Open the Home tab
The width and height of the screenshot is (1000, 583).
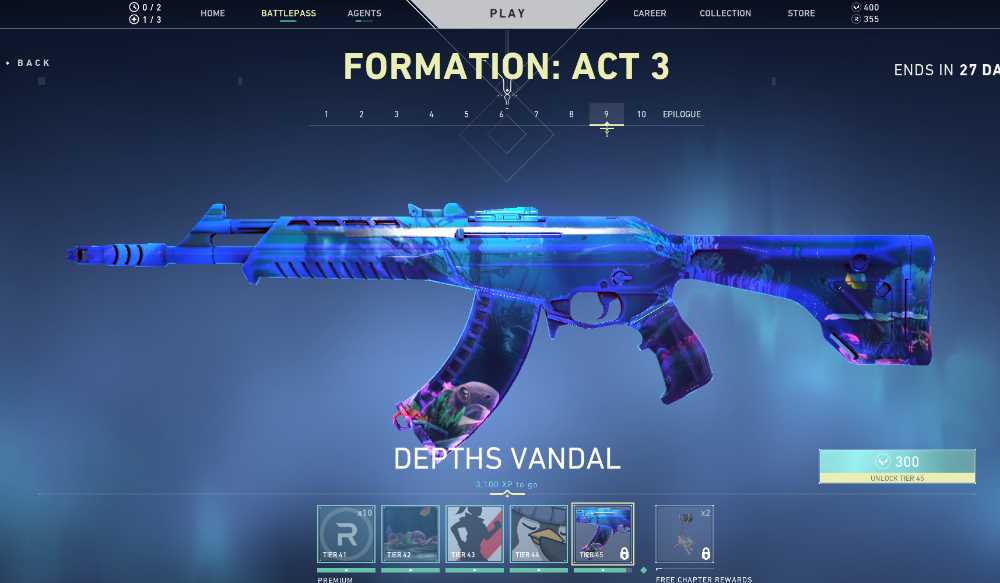tap(212, 14)
